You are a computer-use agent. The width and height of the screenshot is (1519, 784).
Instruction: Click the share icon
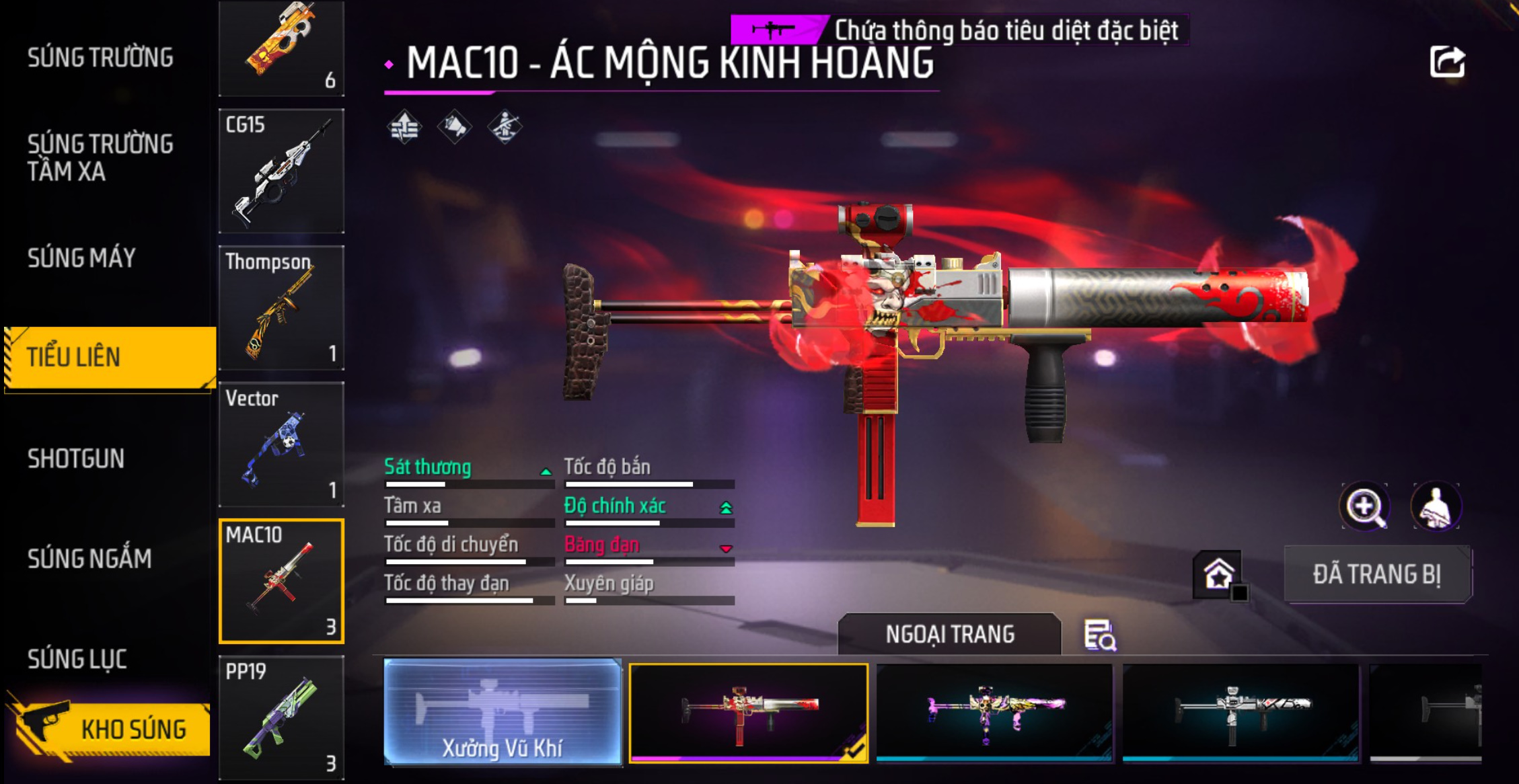coord(1447,63)
